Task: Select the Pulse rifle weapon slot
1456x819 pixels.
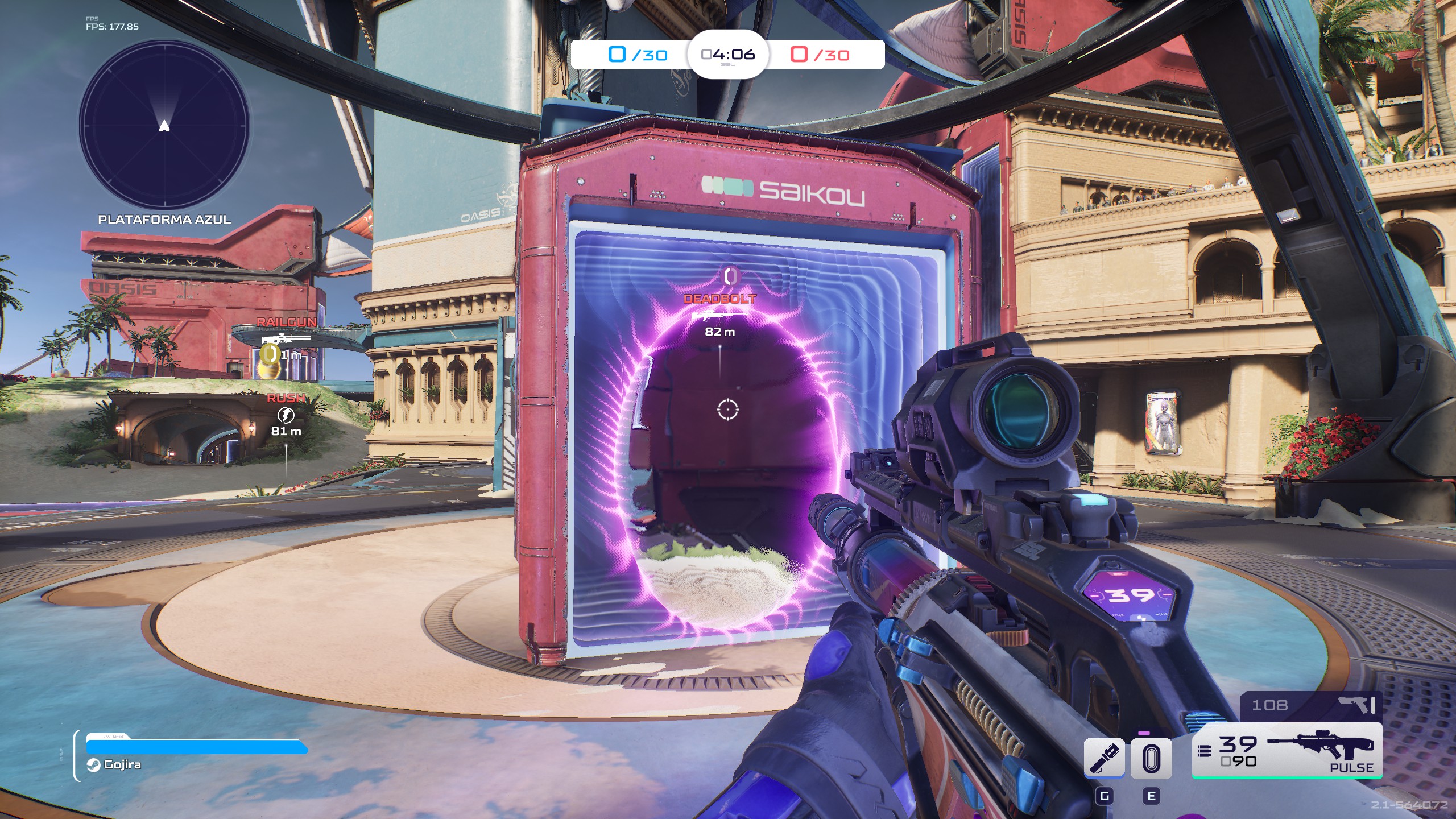Action: [1287, 751]
